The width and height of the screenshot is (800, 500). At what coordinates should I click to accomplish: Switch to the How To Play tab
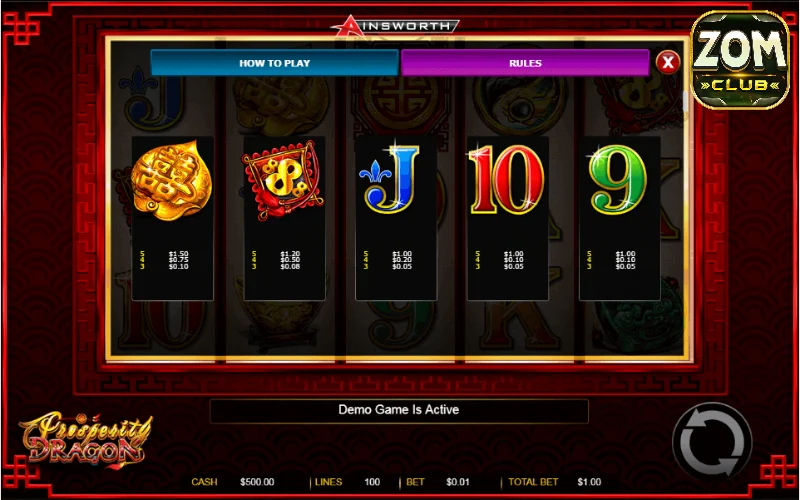coord(274,63)
